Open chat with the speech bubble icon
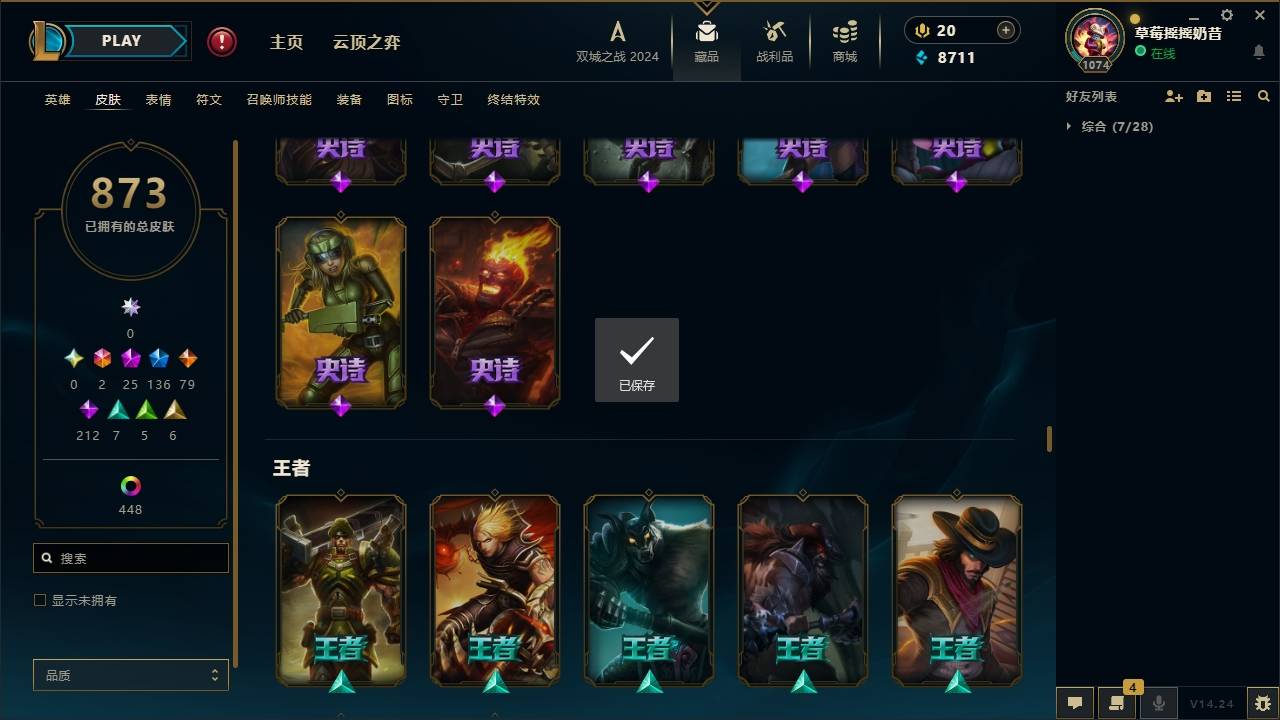The image size is (1280, 720). click(1075, 703)
